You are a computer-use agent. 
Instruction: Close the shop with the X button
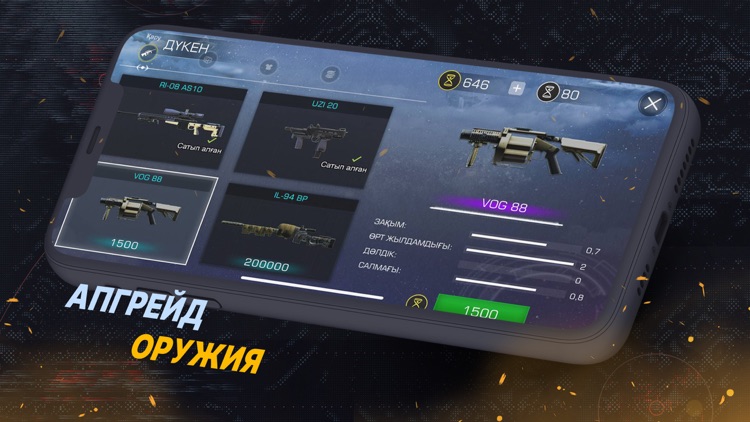coord(653,104)
